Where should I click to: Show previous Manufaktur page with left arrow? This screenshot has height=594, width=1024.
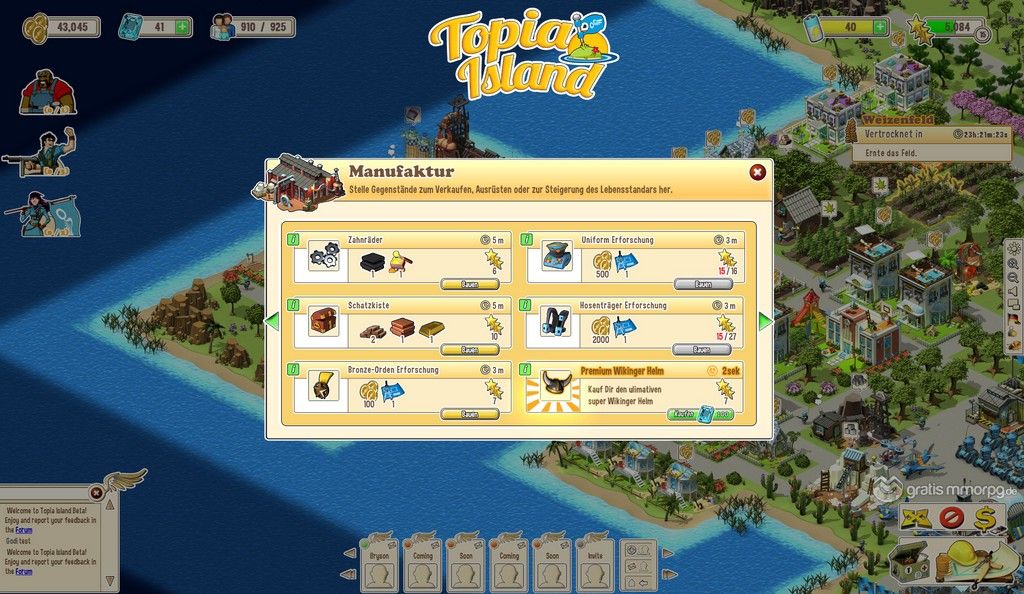point(272,322)
